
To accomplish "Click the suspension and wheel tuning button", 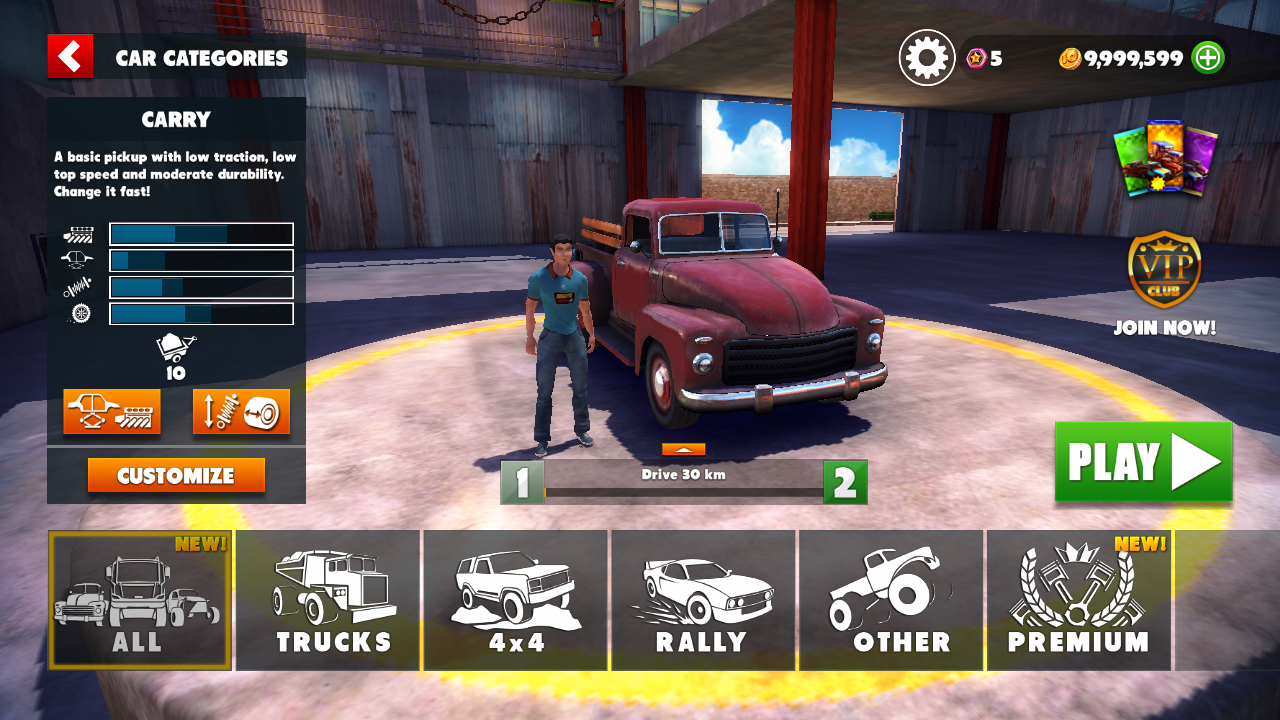I will coord(241,411).
